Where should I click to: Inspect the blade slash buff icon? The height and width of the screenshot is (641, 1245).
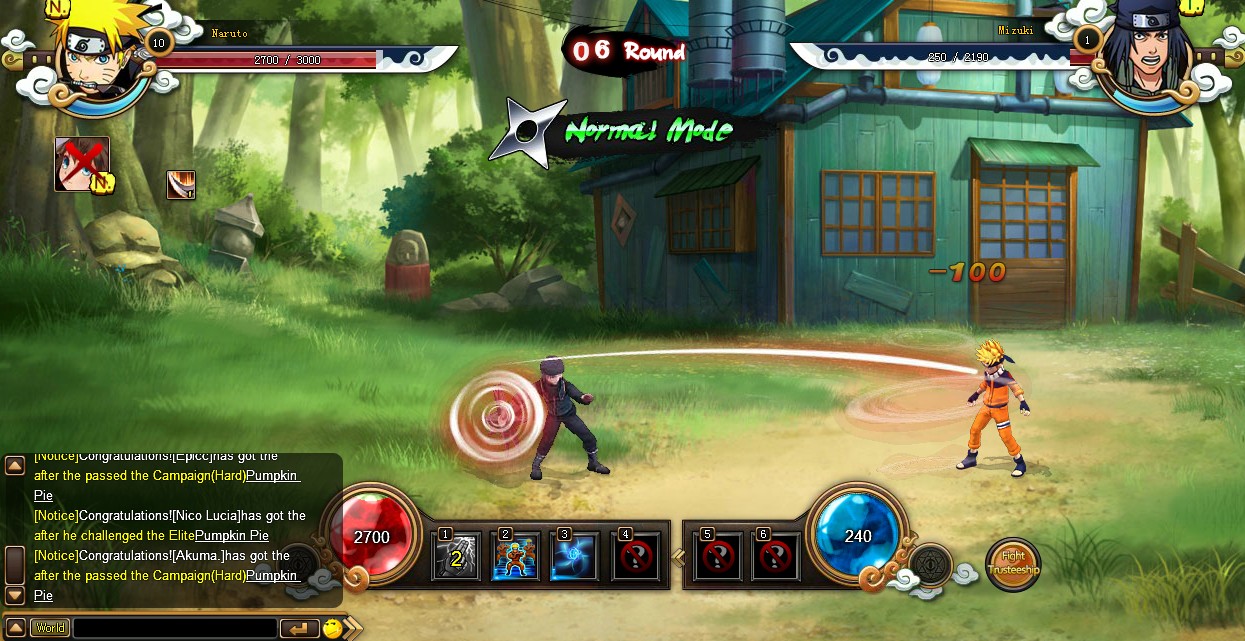click(x=180, y=185)
